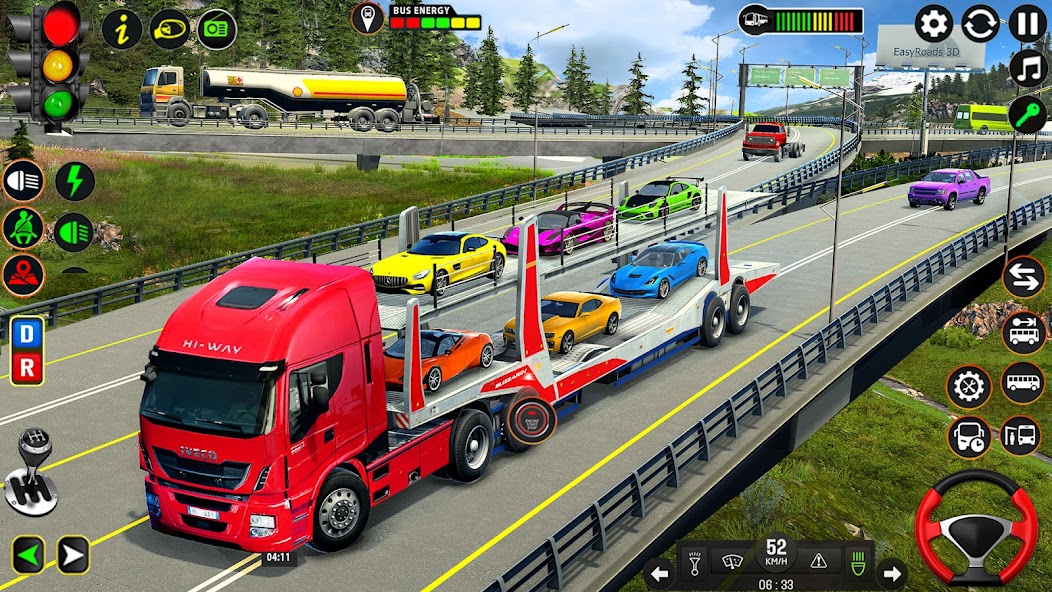Select the bus with clock icon
This screenshot has height=592, width=1052.
969,436
